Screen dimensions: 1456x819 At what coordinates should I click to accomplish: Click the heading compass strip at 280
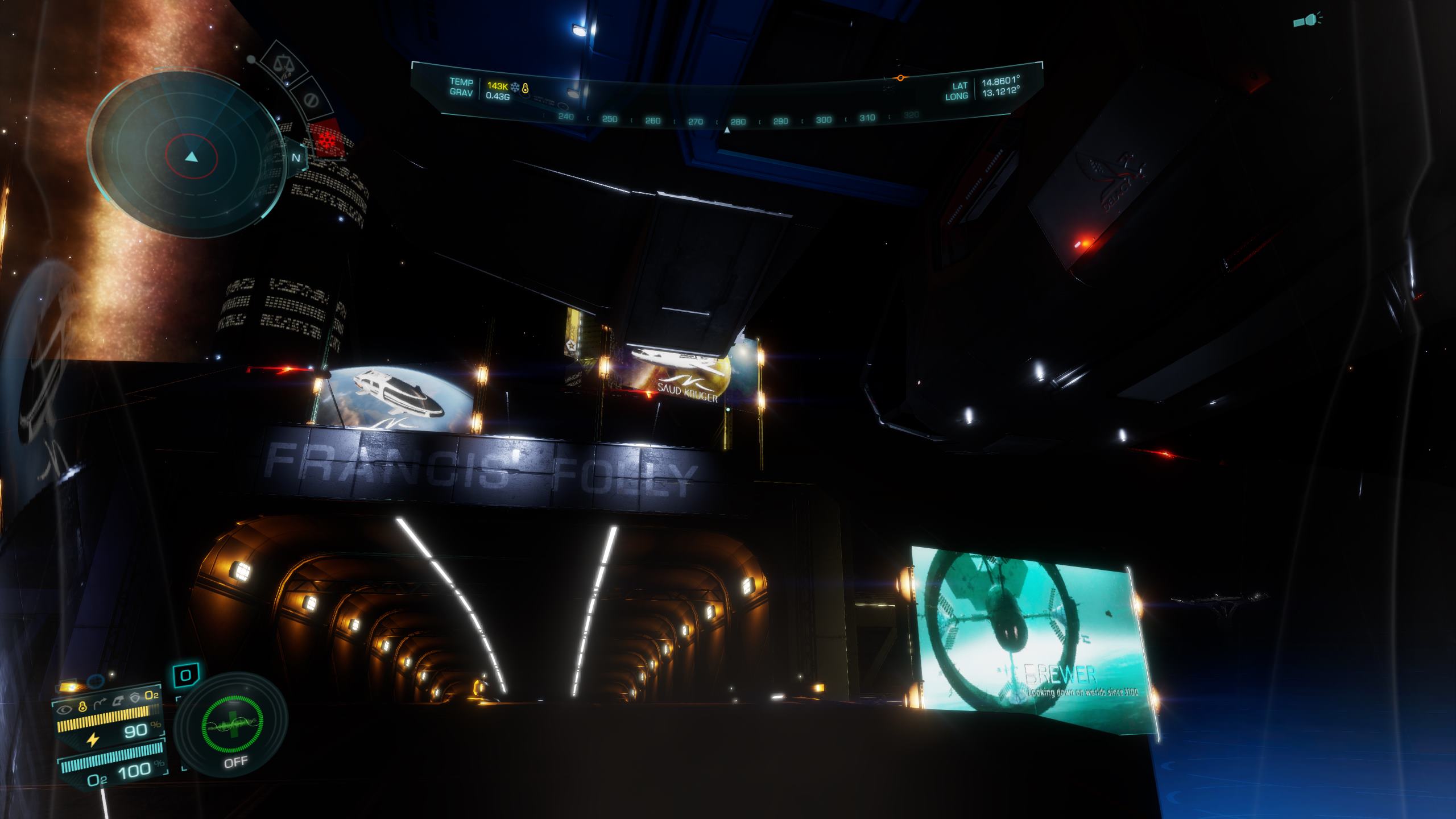point(738,121)
